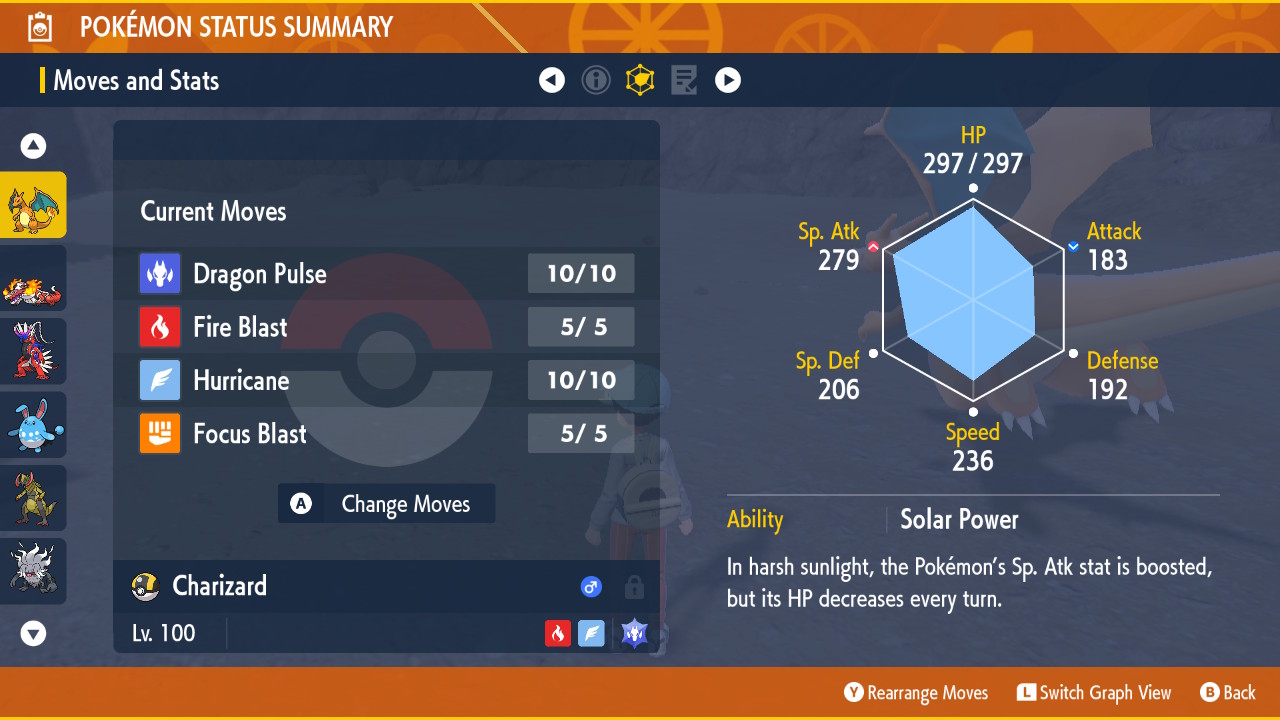Click the male gender symbol on Charizard
The height and width of the screenshot is (720, 1280).
(x=591, y=587)
